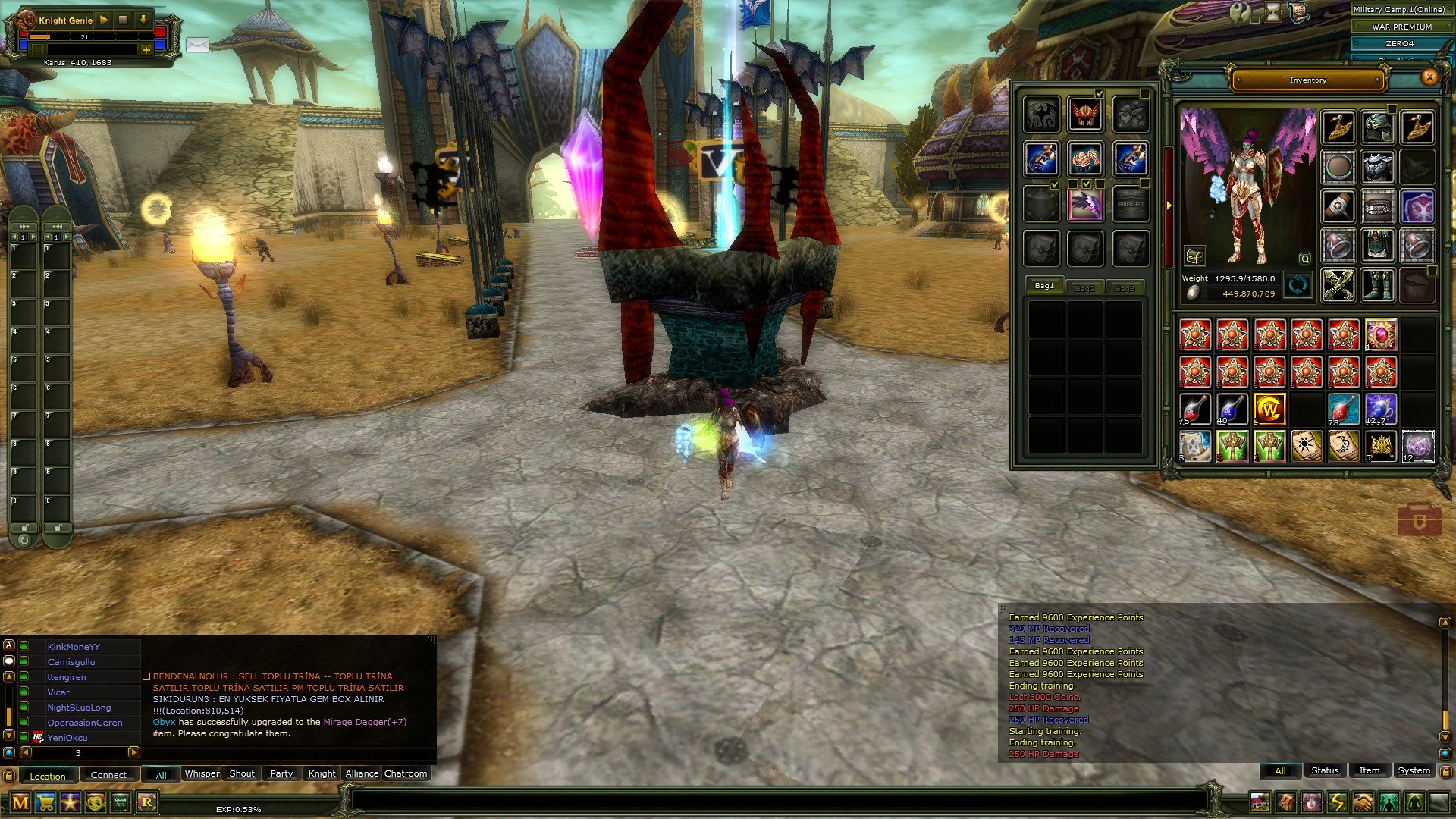Select the red potion stack of 75

click(x=1195, y=409)
